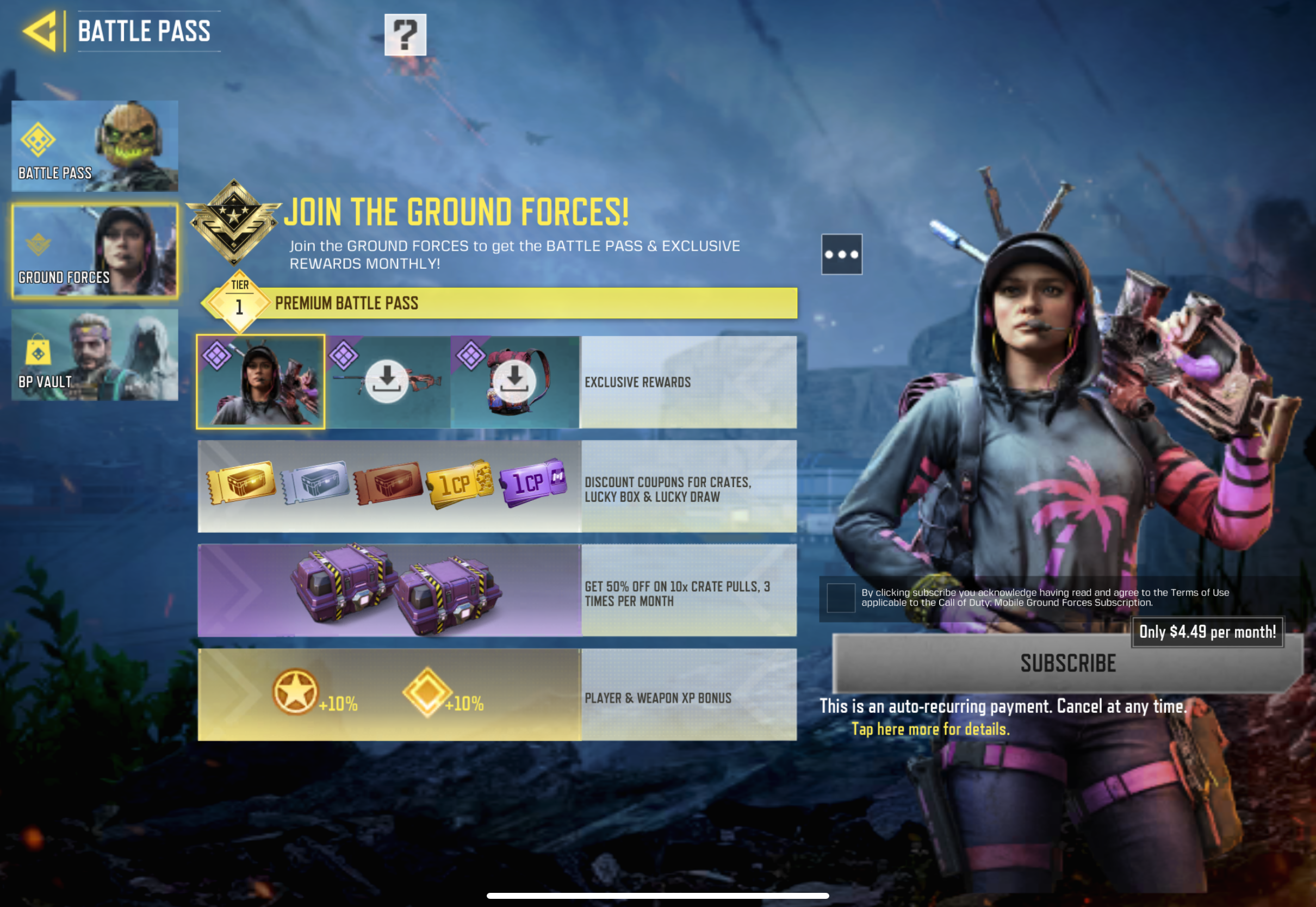The height and width of the screenshot is (907, 1316).
Task: Select the gold 1CP coupon
Action: (x=459, y=483)
